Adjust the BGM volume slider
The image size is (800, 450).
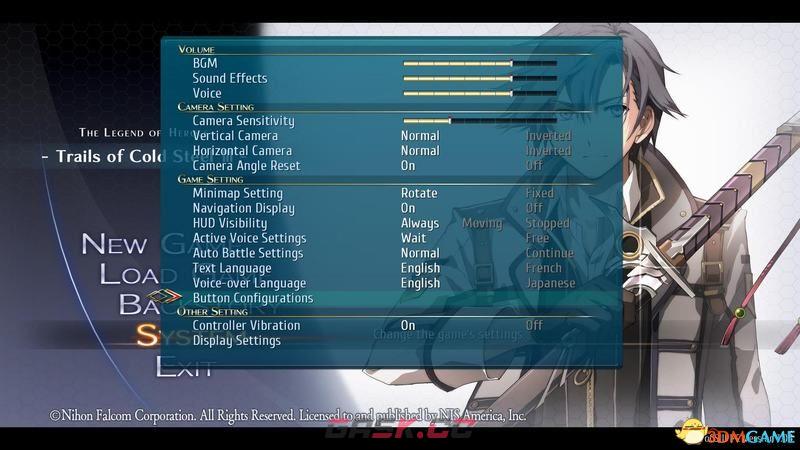(480, 63)
